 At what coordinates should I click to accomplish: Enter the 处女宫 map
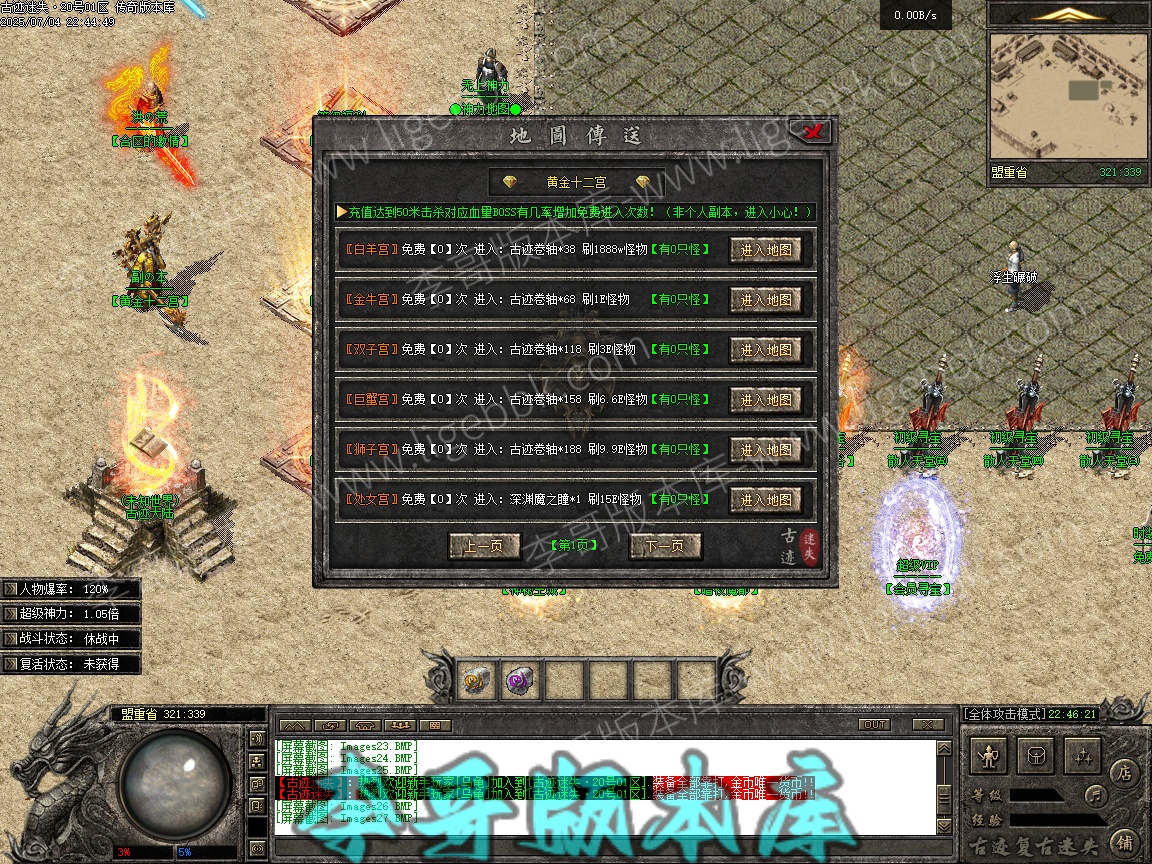point(765,500)
